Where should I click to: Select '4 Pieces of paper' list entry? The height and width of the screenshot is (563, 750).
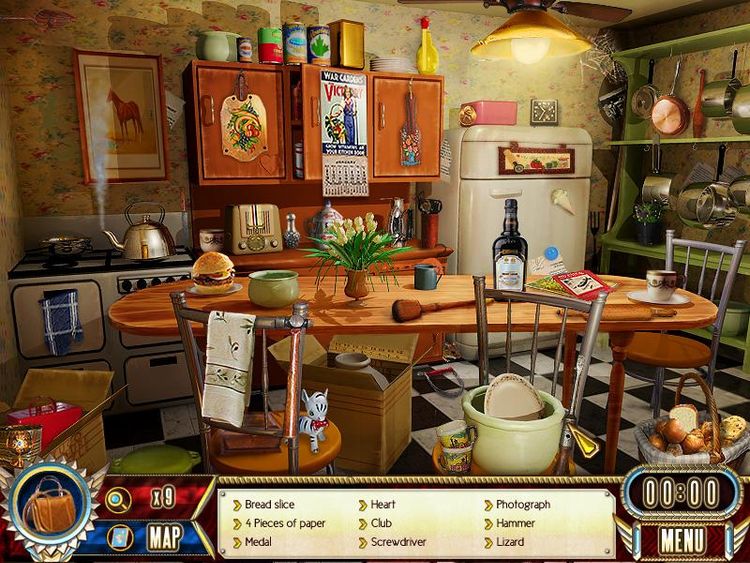point(285,523)
